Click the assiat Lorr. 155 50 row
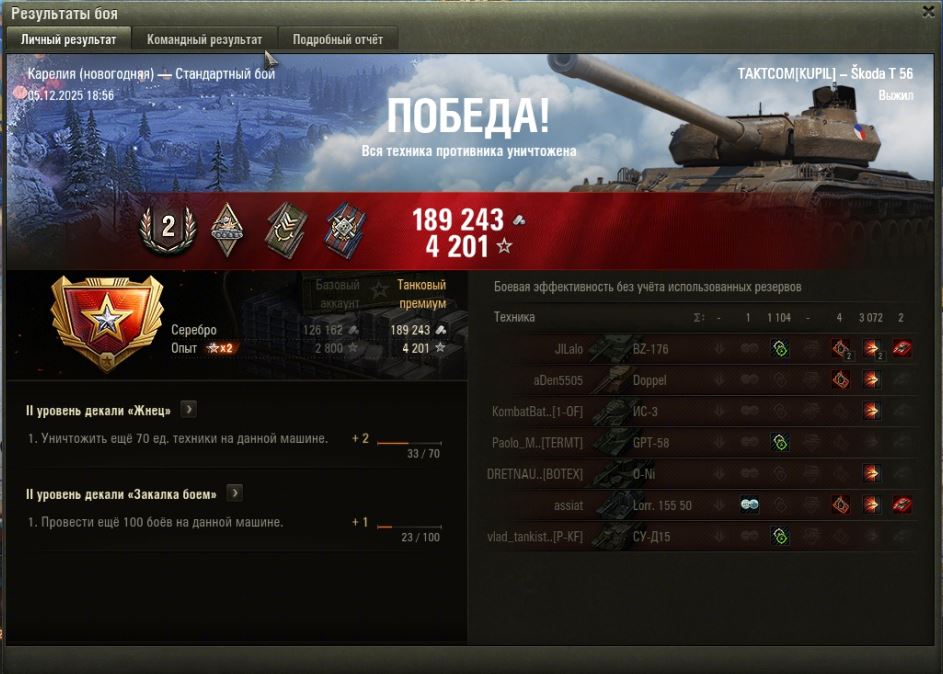This screenshot has width=943, height=674. pos(700,505)
